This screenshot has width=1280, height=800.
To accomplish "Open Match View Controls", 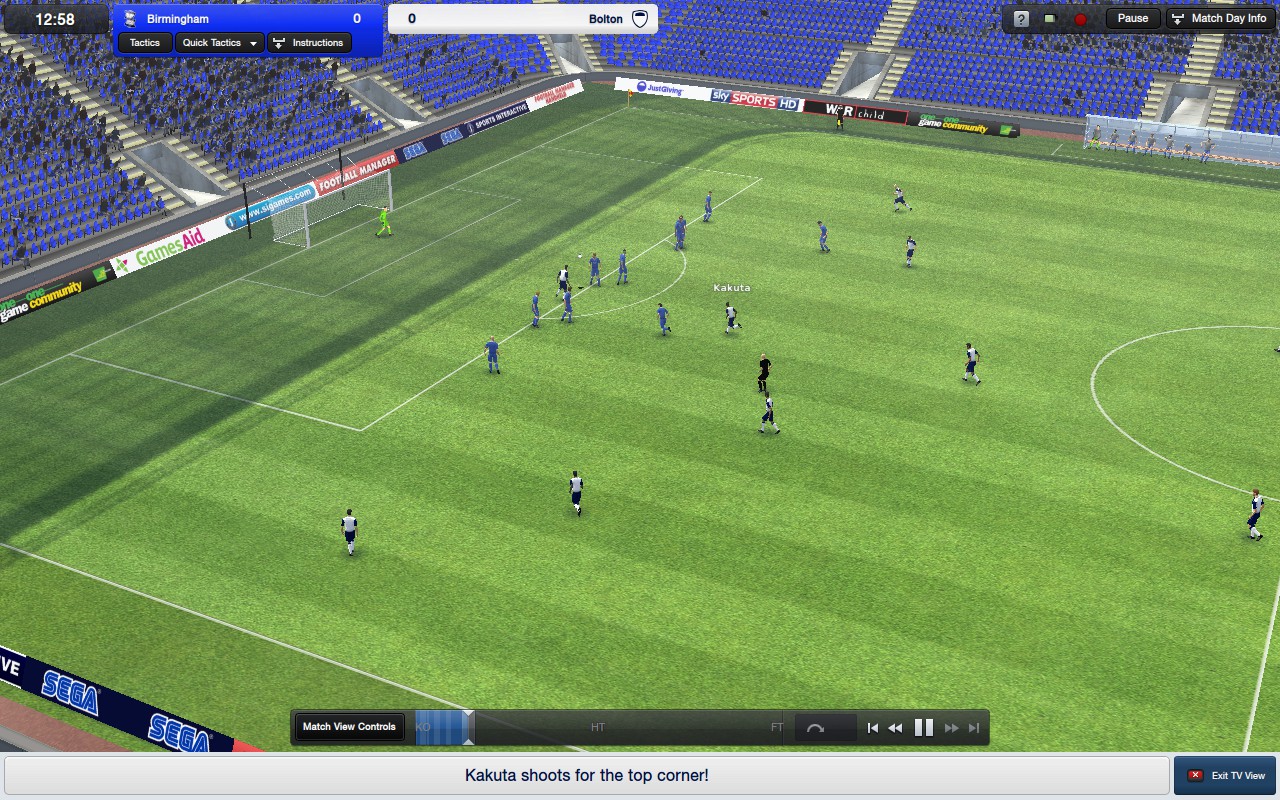I will 349,727.
